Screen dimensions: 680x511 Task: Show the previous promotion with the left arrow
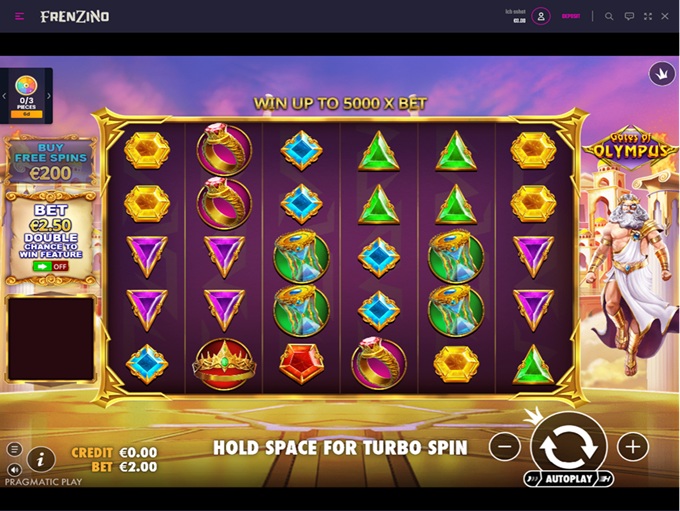tap(4, 96)
